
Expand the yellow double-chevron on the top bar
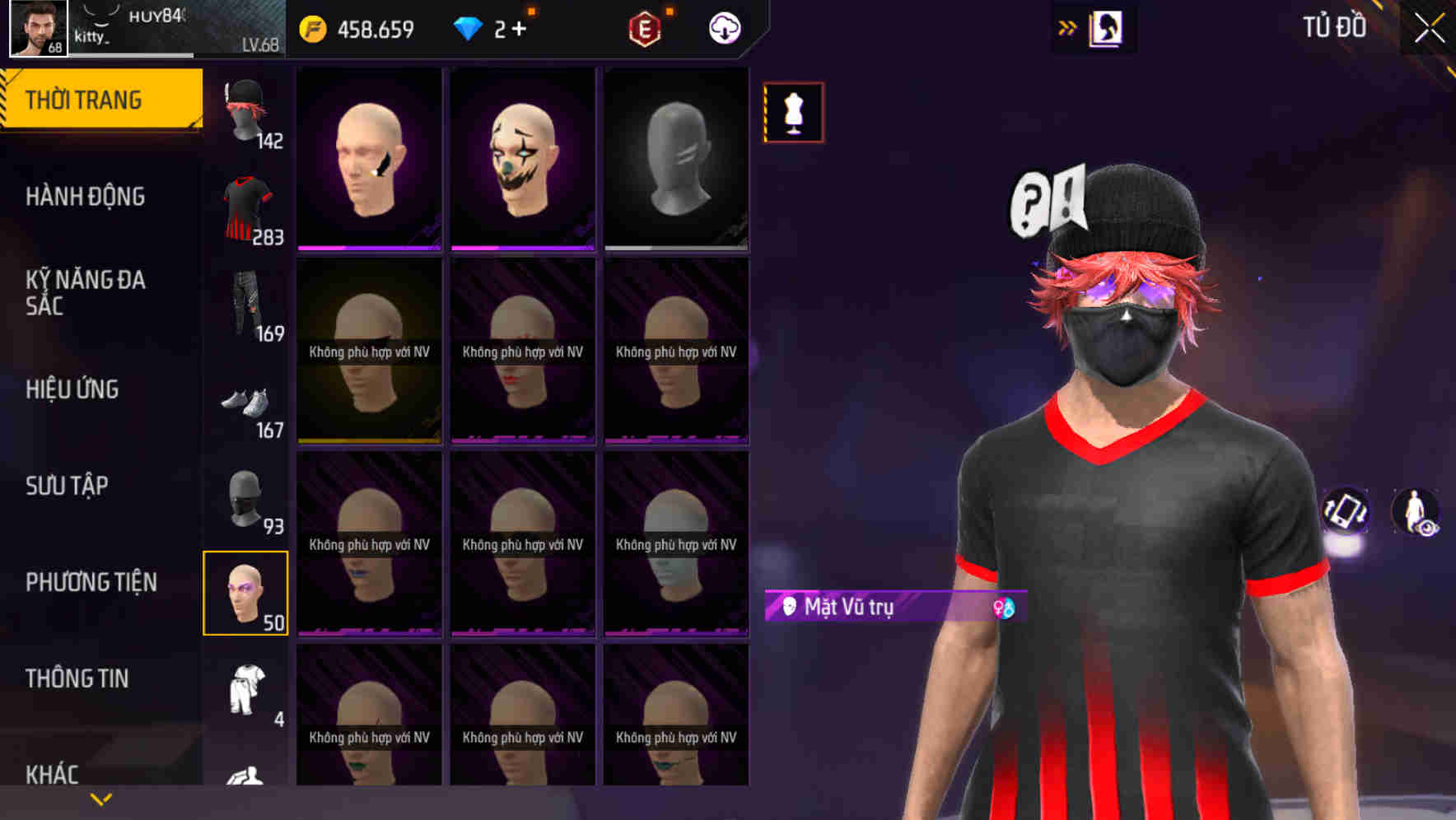tap(1068, 27)
